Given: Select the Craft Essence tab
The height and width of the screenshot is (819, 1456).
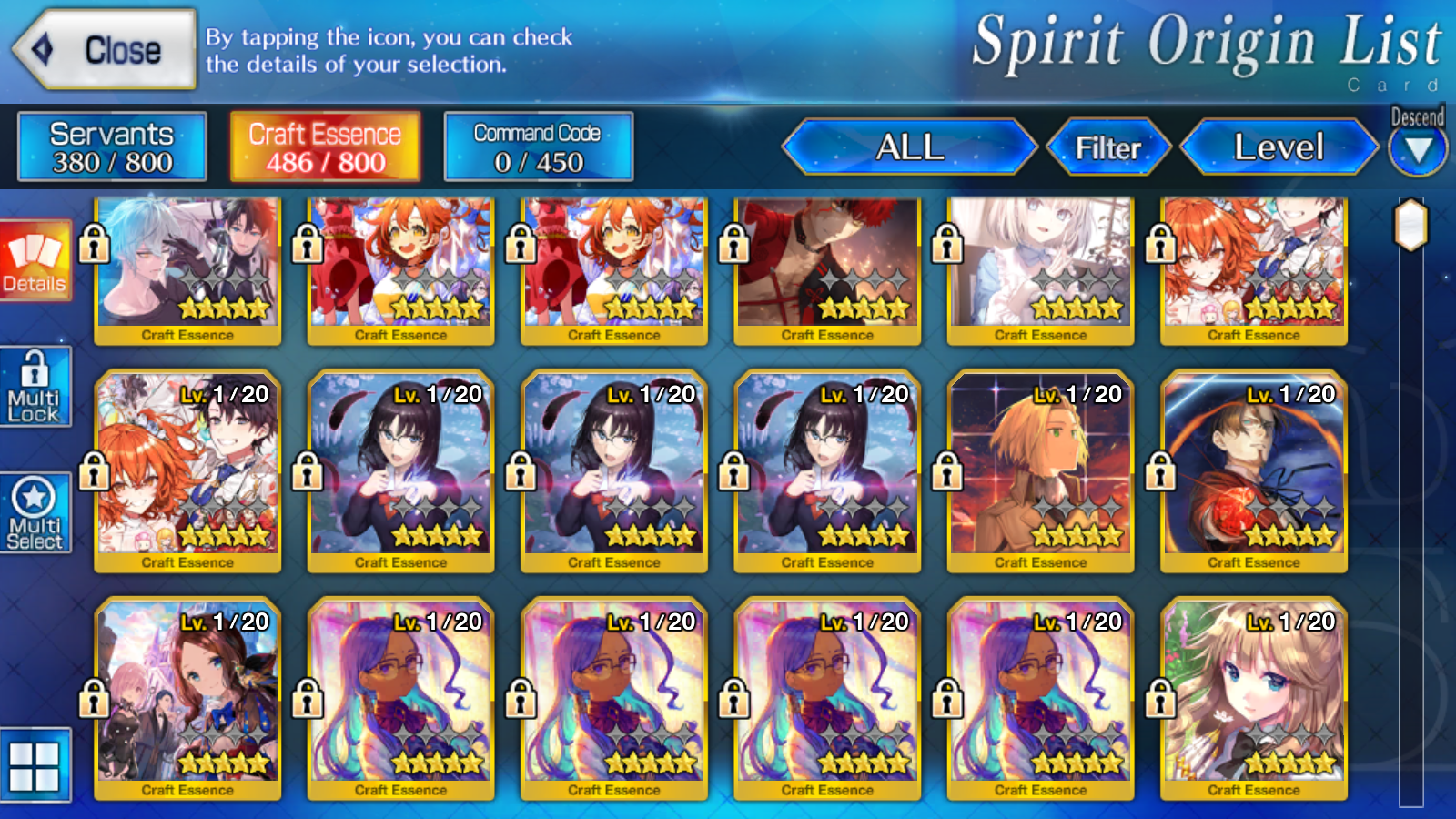Looking at the screenshot, I should [x=325, y=147].
